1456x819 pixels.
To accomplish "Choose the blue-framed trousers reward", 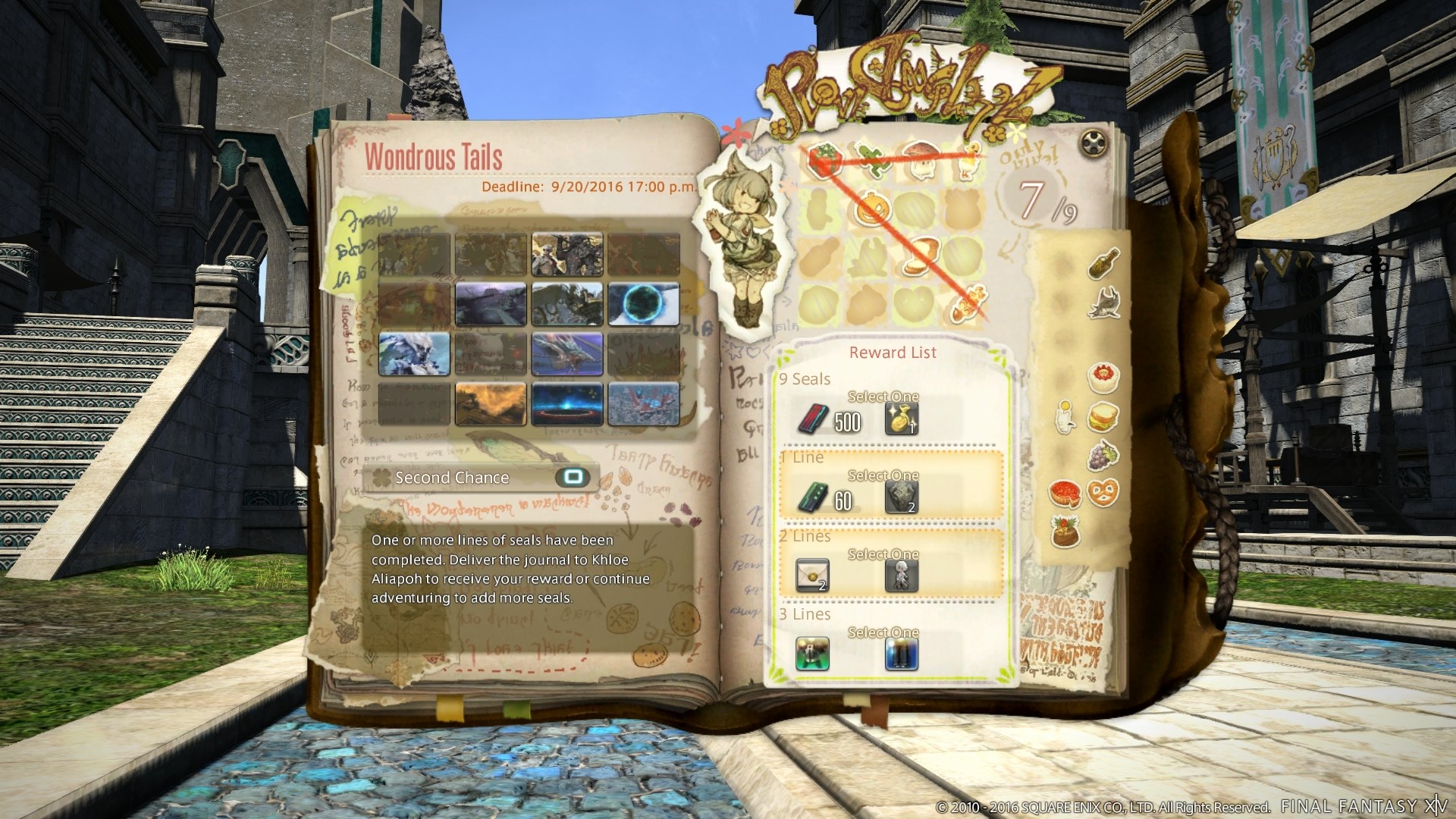I will point(902,654).
